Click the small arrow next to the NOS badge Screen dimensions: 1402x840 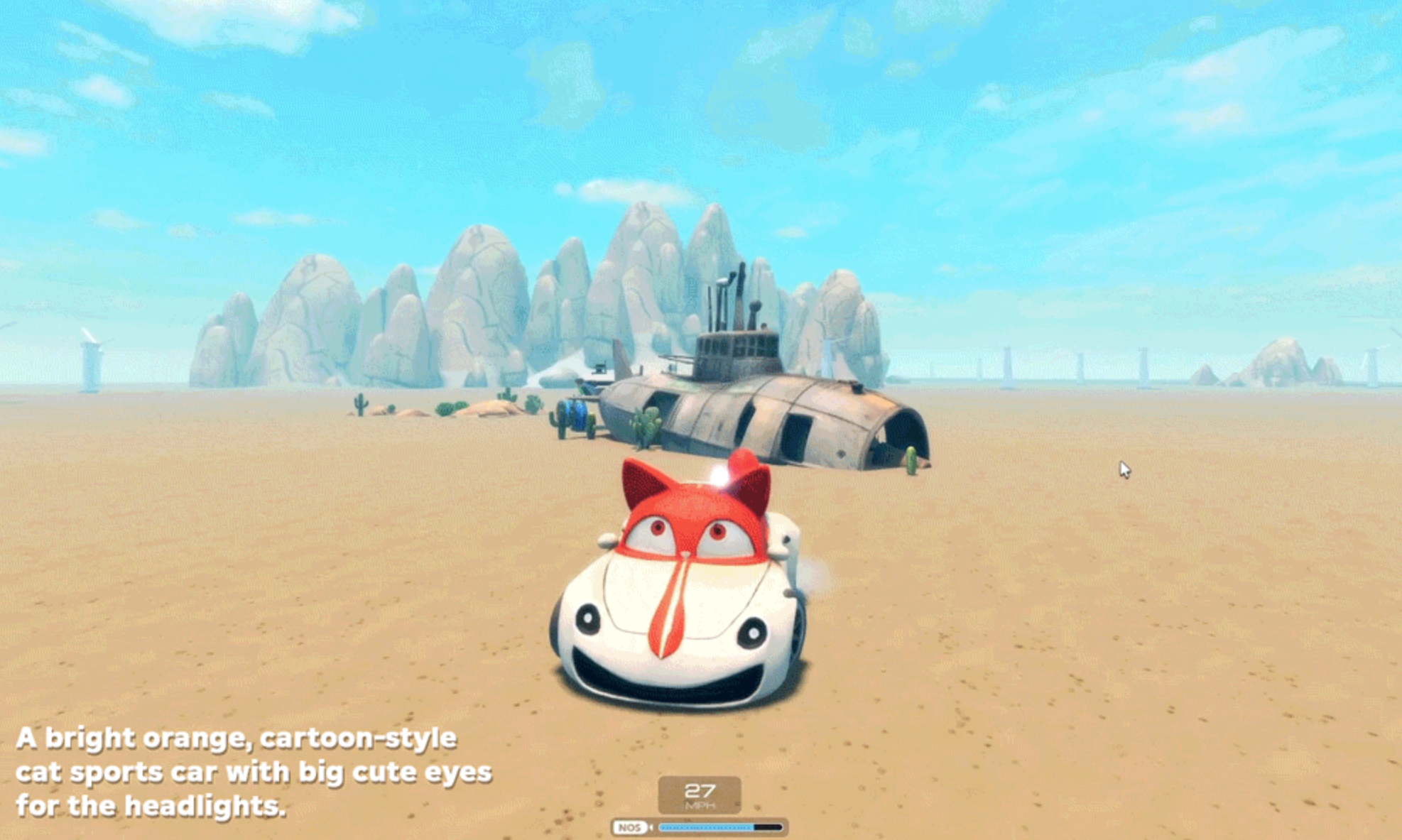[x=652, y=829]
